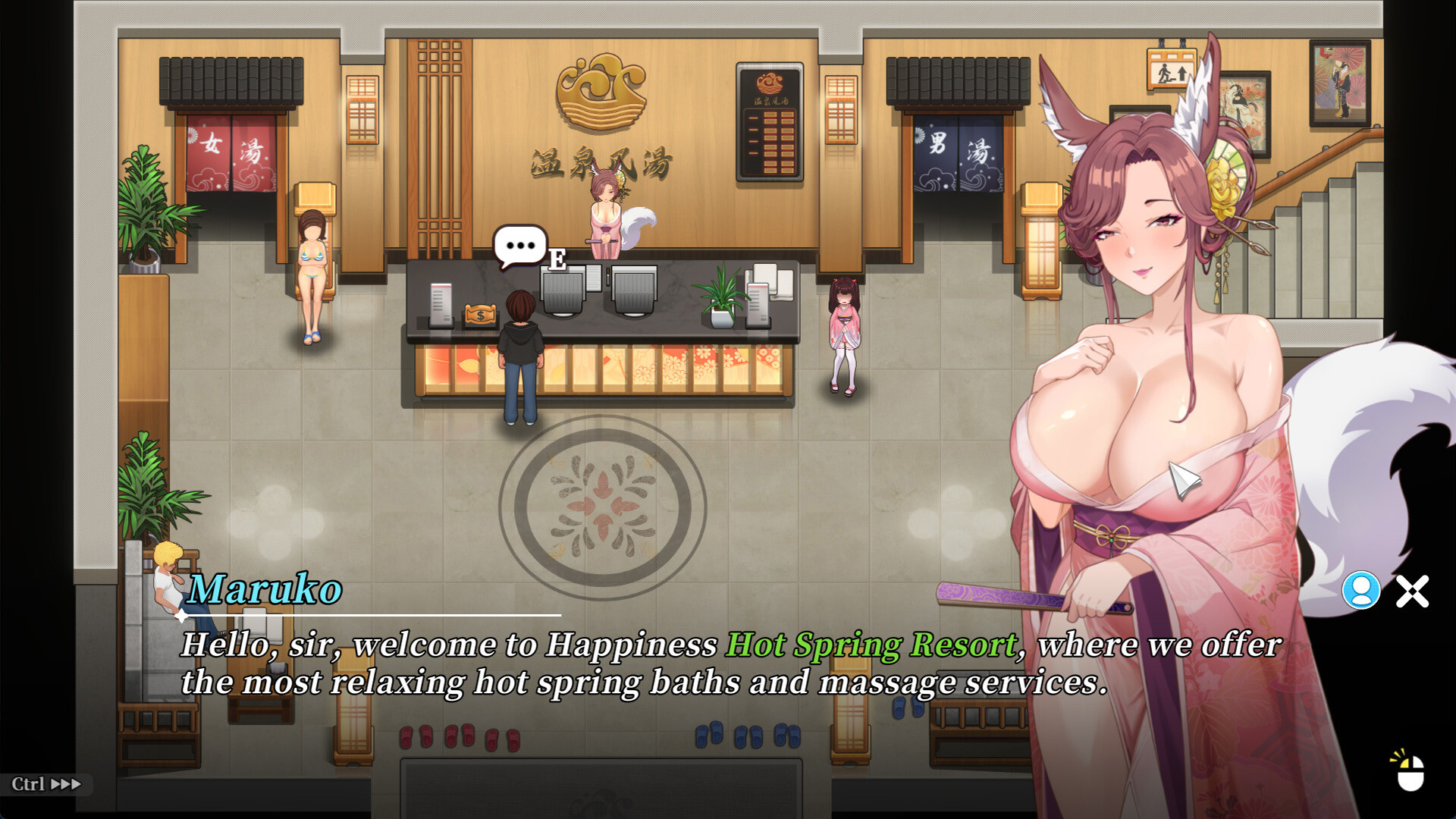Select the speech bubble above the counter
This screenshot has width=1456, height=819.
[x=522, y=245]
